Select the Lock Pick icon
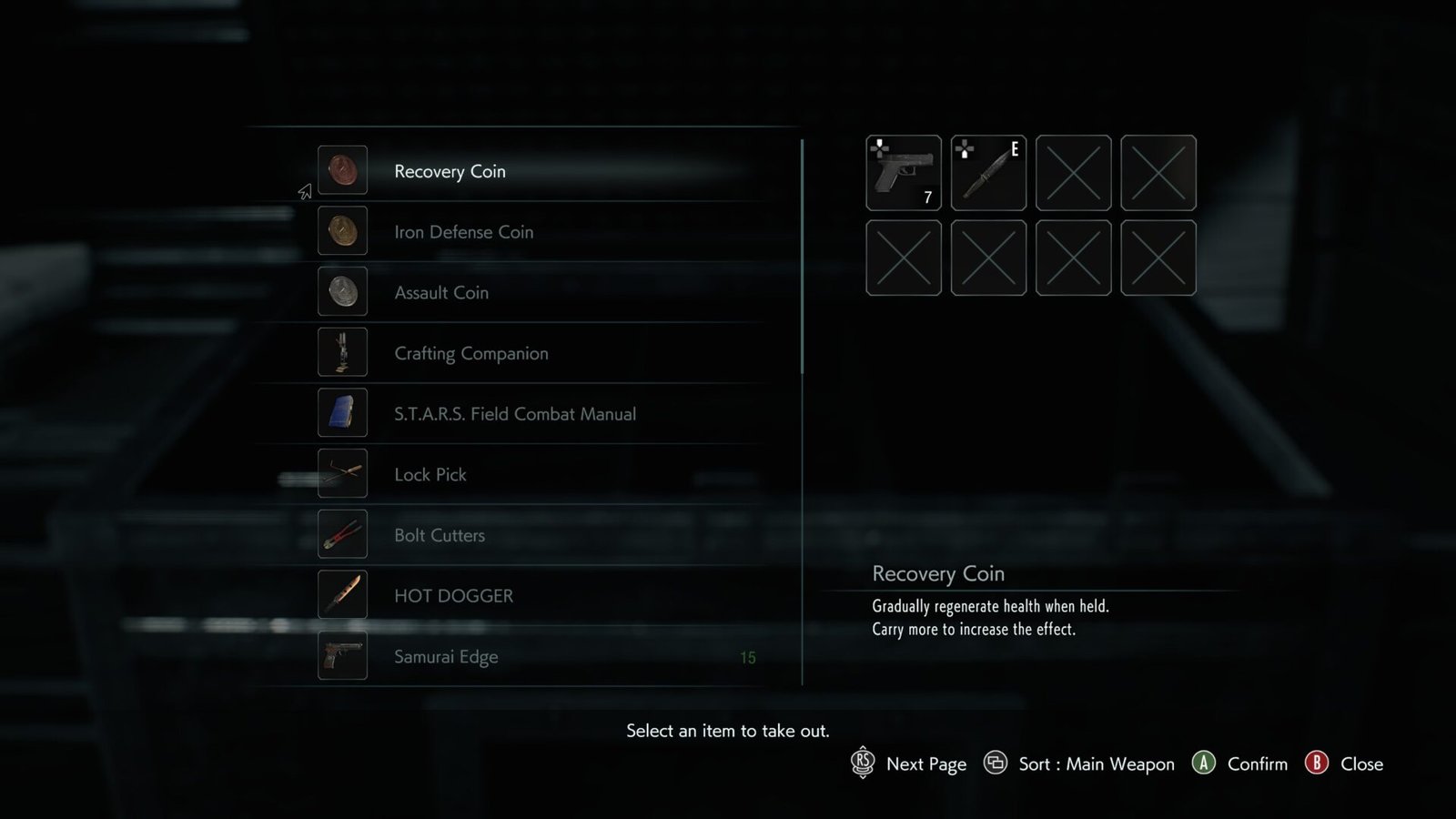The height and width of the screenshot is (819, 1456). [343, 474]
